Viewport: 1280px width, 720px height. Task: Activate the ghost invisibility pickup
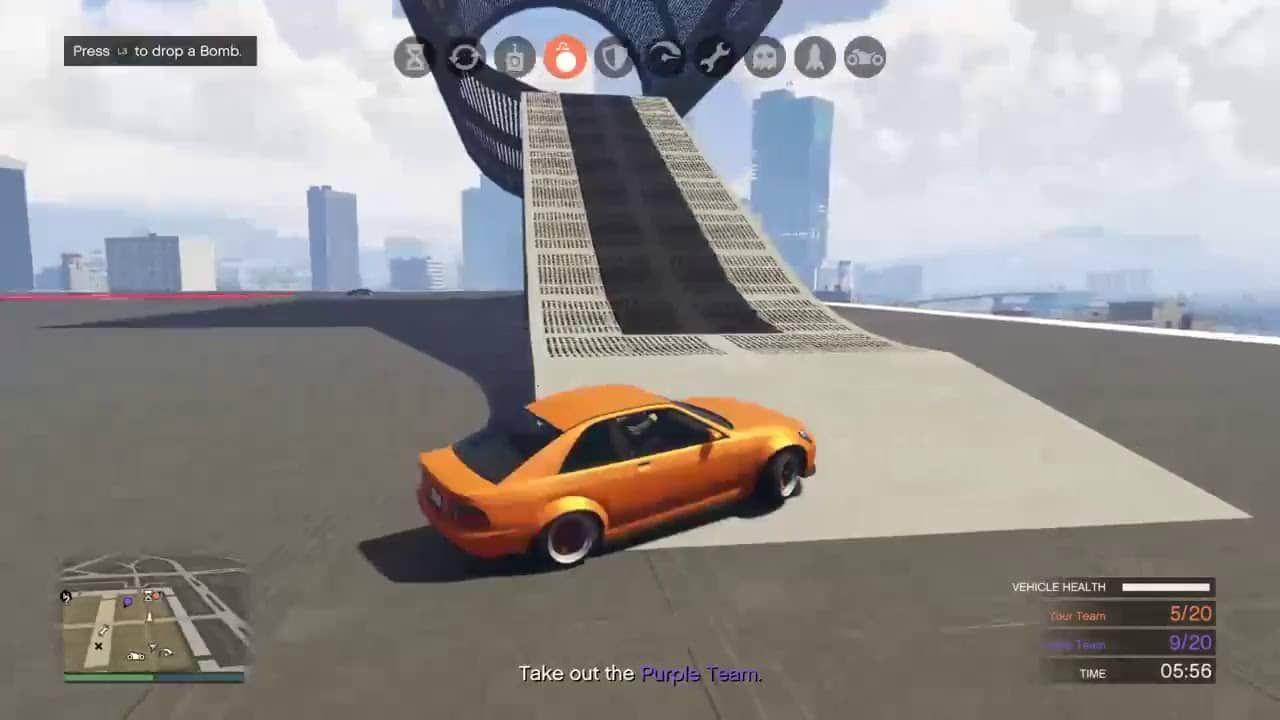click(x=764, y=57)
